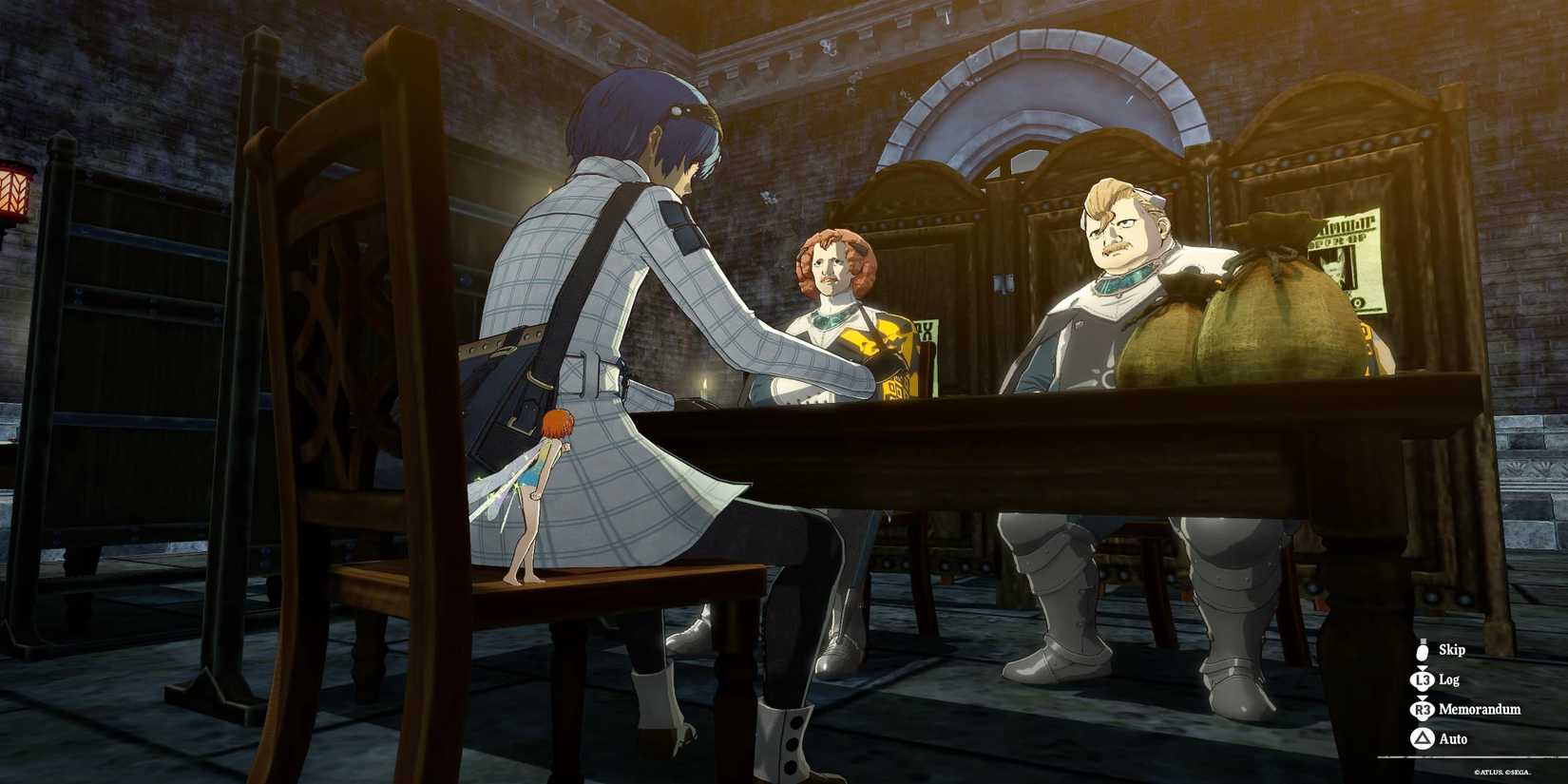The width and height of the screenshot is (1568, 784).
Task: Open the Memorandum menu option
Action: pos(1480,710)
